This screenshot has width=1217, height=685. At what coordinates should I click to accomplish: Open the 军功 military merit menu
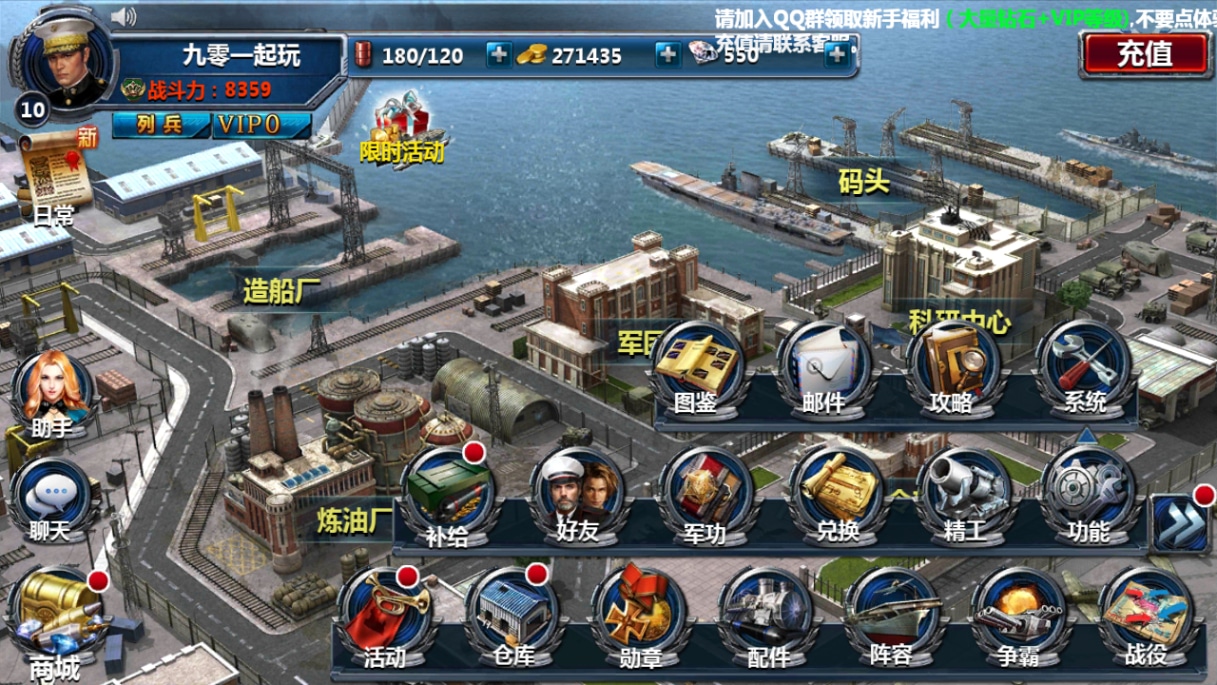tap(705, 497)
